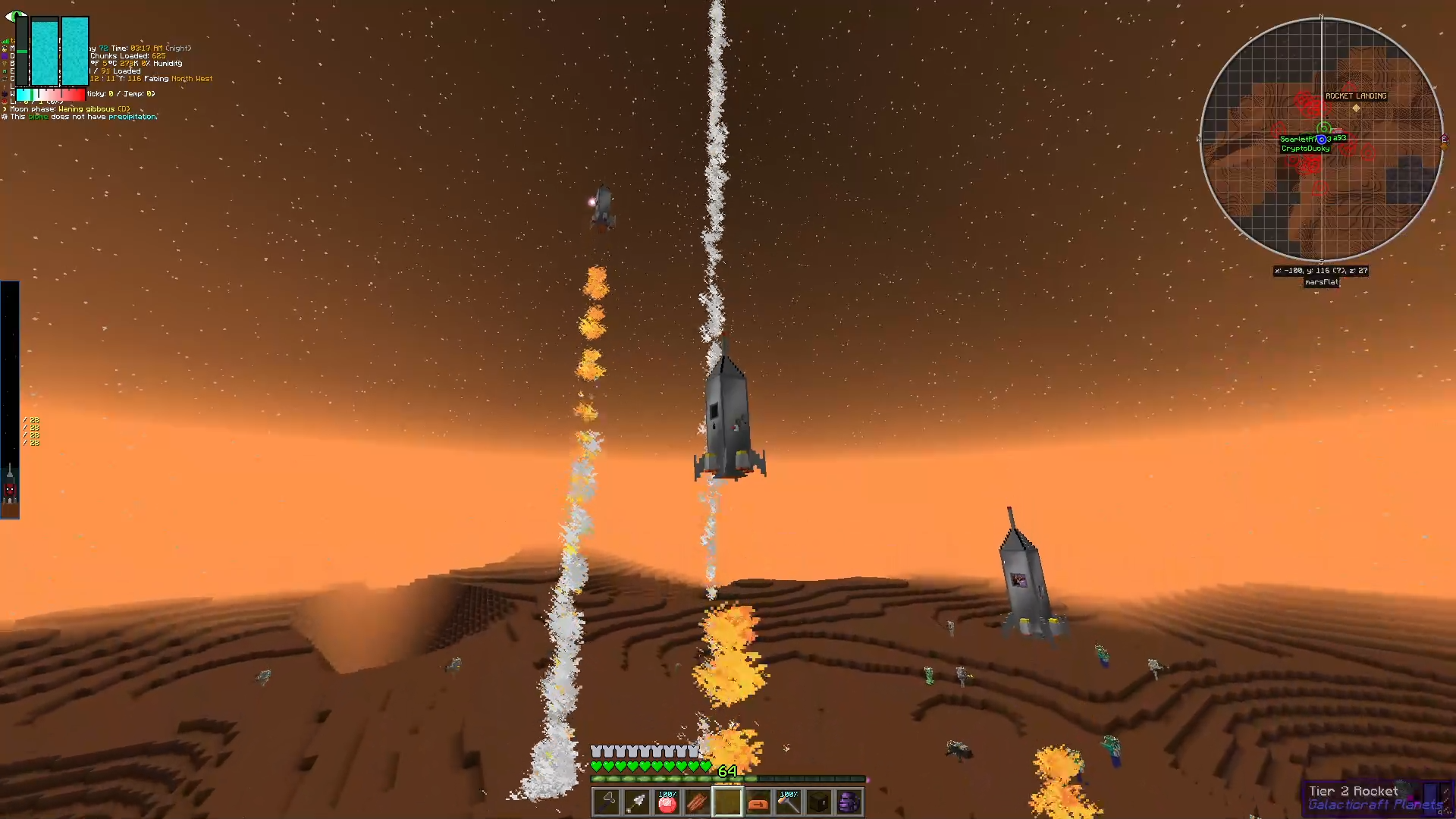This screenshot has height=819, width=1456.
Task: Select the purple backpack hotbar slot
Action: tap(849, 802)
